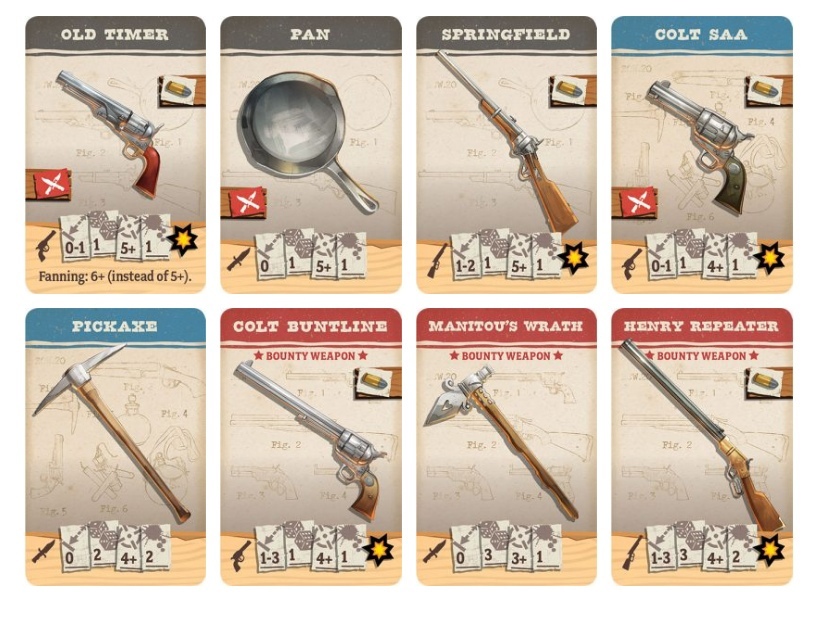Choose the Pickaxe weapon card

115,446
